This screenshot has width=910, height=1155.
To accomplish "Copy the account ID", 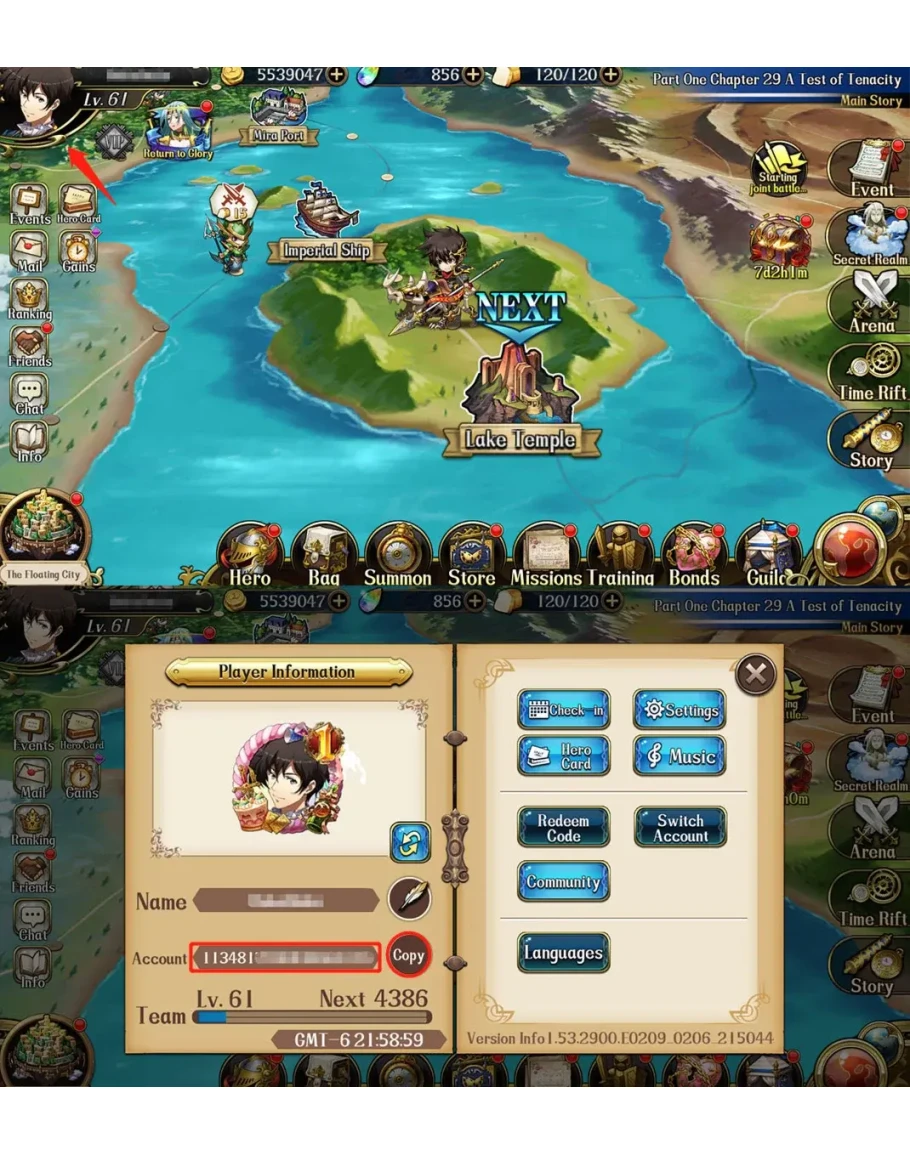I will point(408,955).
